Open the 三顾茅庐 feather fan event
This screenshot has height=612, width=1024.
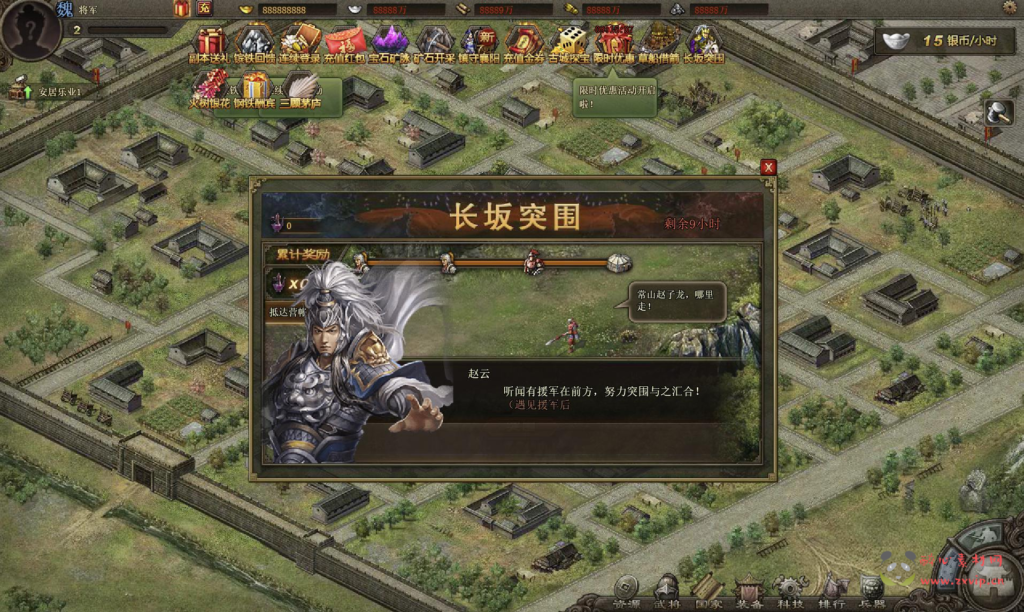pos(300,88)
